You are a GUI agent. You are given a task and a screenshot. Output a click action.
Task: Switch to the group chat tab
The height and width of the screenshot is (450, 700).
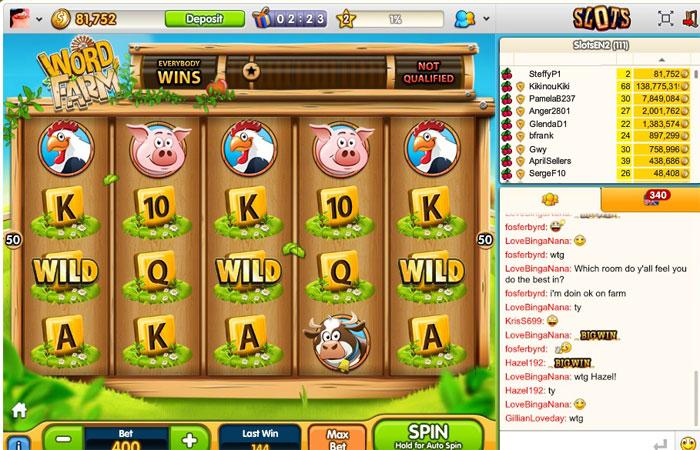coord(549,199)
